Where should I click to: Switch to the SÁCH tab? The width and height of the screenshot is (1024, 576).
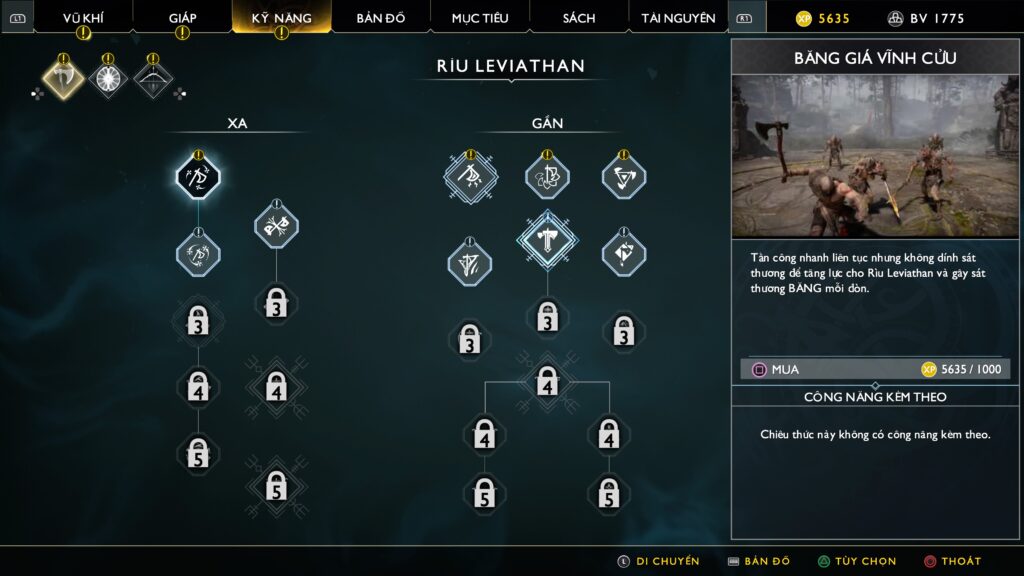point(579,18)
